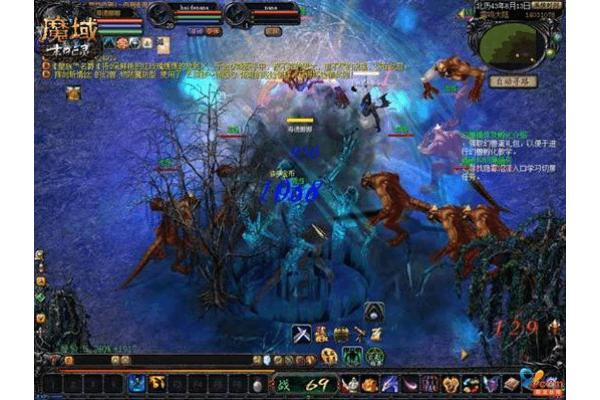Image resolution: width=600 pixels, height=400 pixels.
Task: Open the book icon in the bottom bar
Action: [x=510, y=383]
